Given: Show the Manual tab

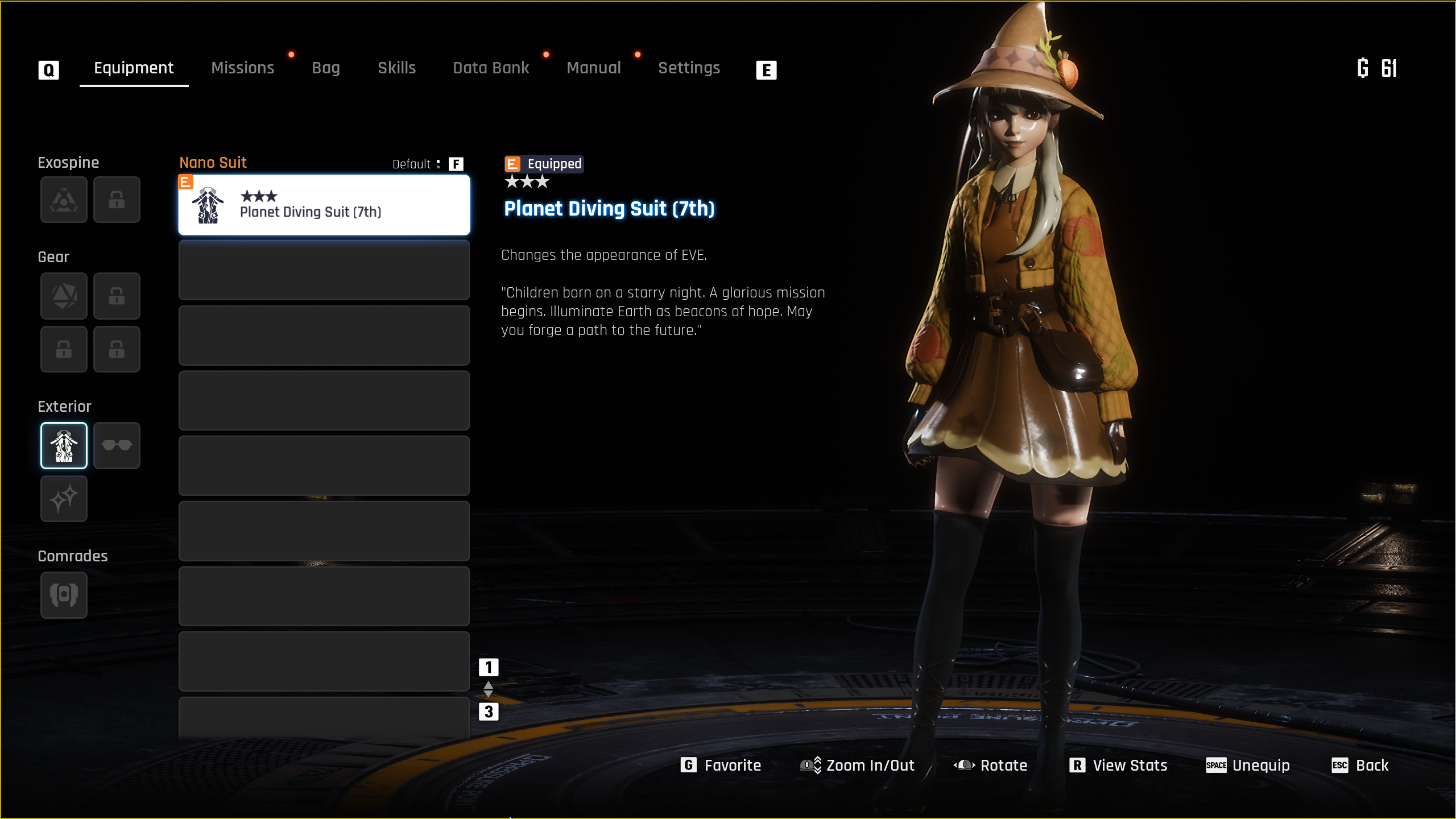Looking at the screenshot, I should 593,68.
